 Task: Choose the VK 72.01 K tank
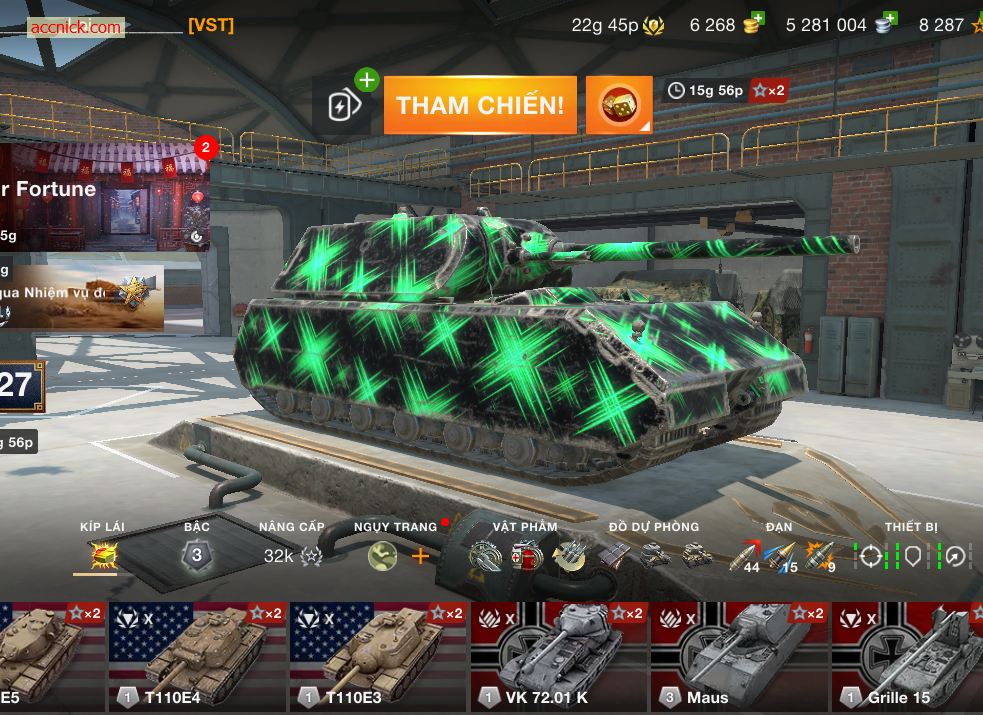tap(558, 656)
